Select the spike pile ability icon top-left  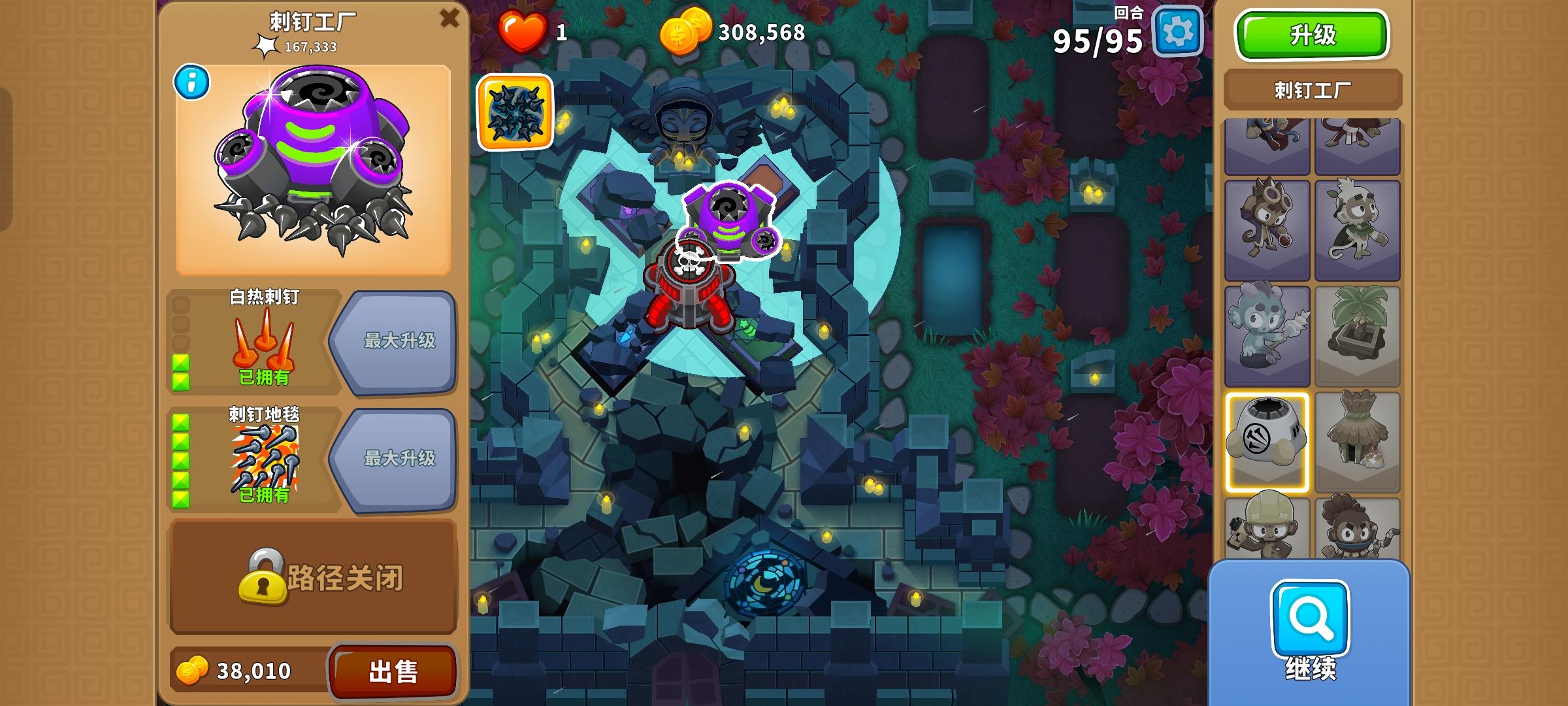coord(515,113)
